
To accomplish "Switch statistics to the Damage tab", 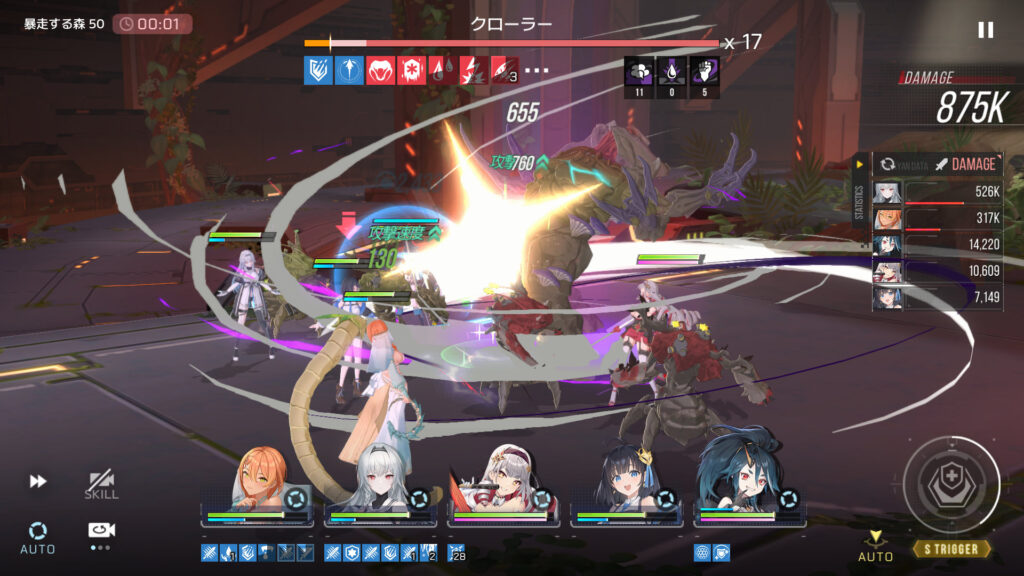I will point(963,164).
